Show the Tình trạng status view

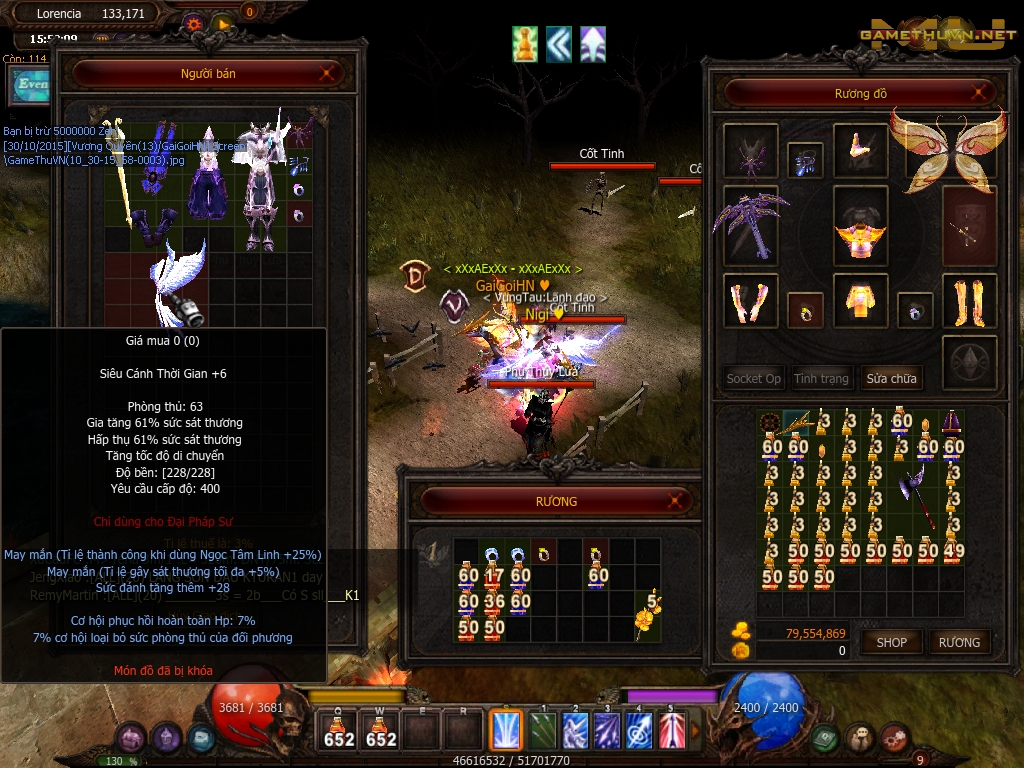(x=821, y=379)
